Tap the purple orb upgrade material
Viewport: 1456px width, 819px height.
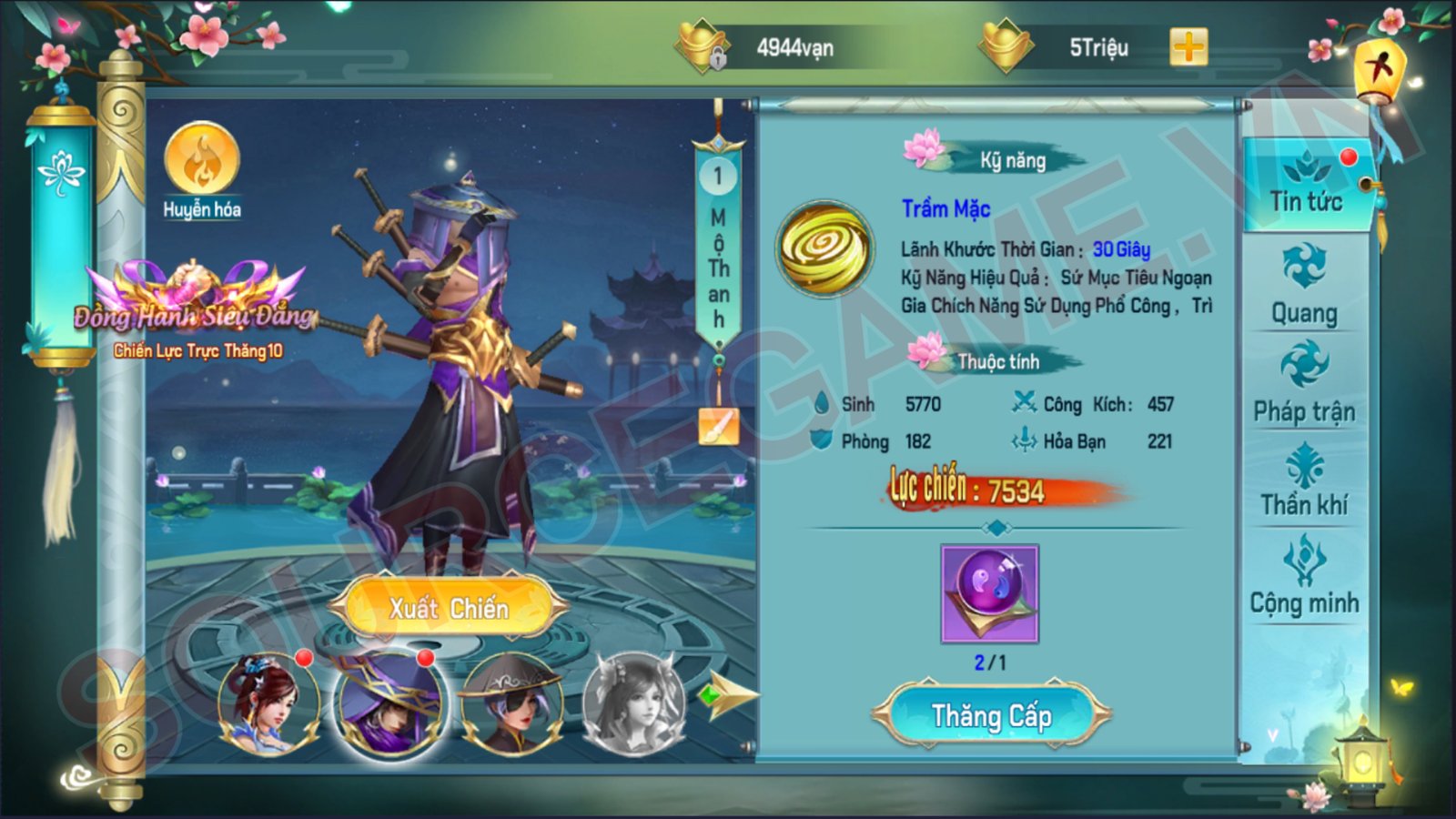point(989,593)
